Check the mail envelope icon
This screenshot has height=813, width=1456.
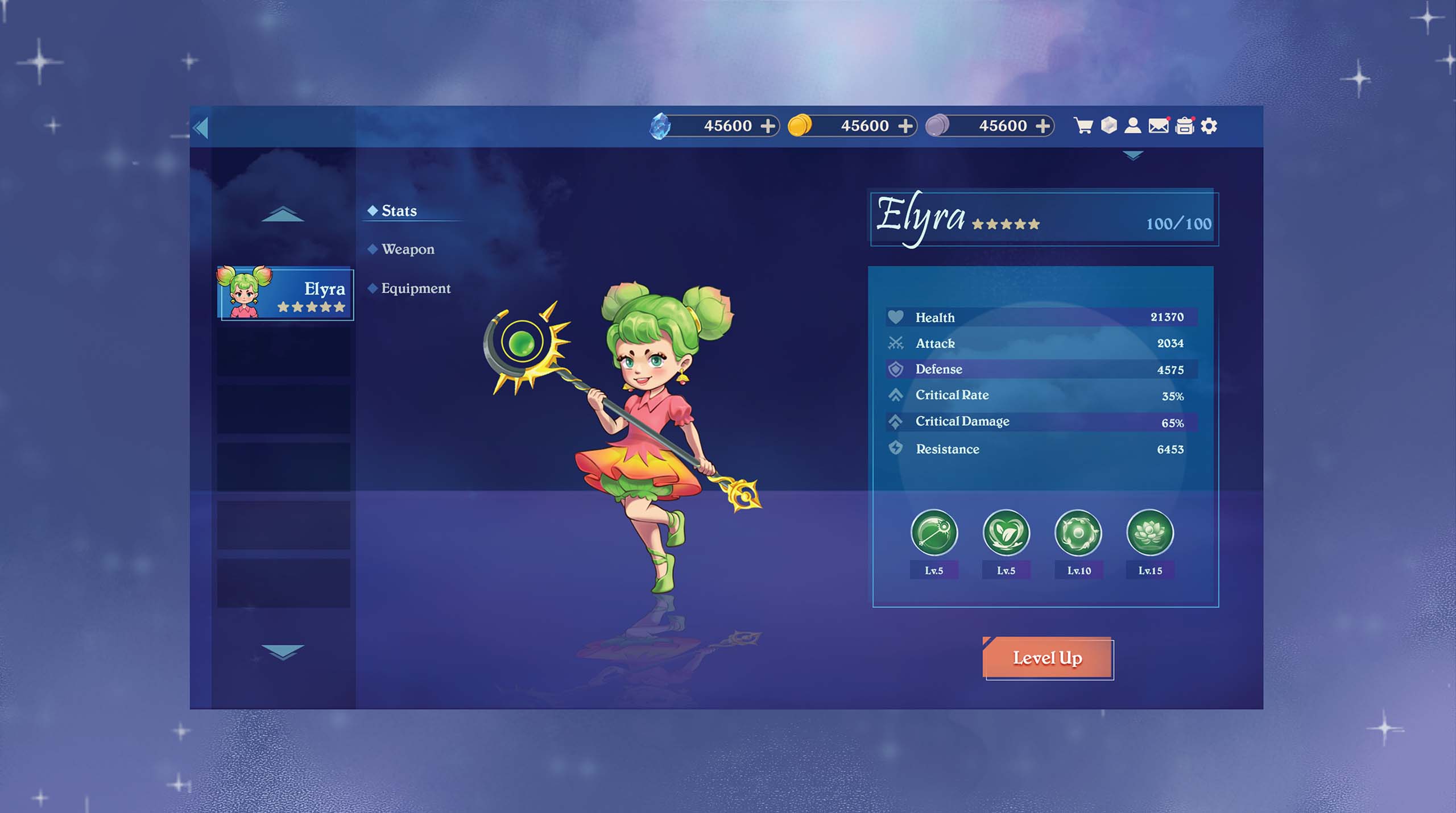[1159, 126]
